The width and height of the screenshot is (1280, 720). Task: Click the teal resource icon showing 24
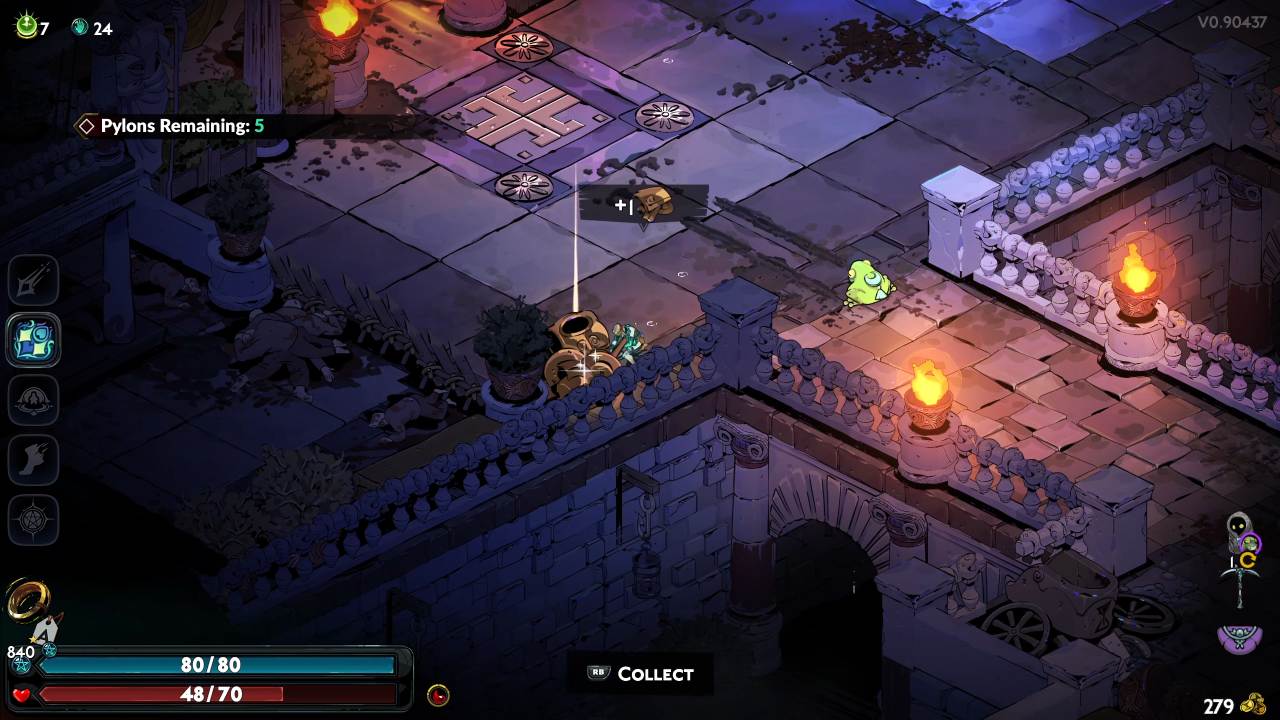80,28
